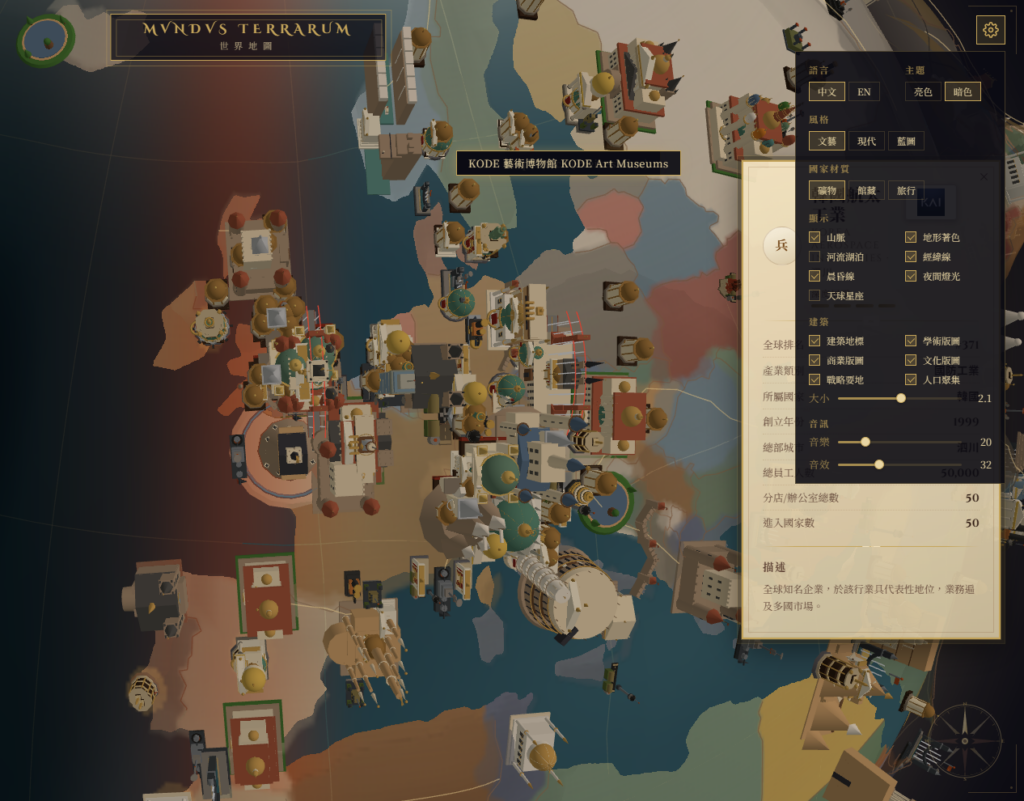Screen dimensions: 1024x801
Task: Uncheck the 夜間燈光 checkbox
Action: click(911, 276)
